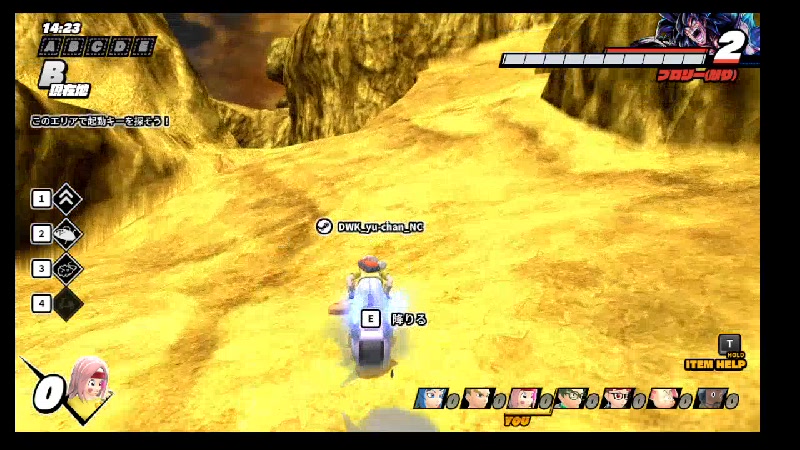The image size is (800, 450).
Task: Trigger the cloud skill in slot 3
Action: tap(68, 268)
